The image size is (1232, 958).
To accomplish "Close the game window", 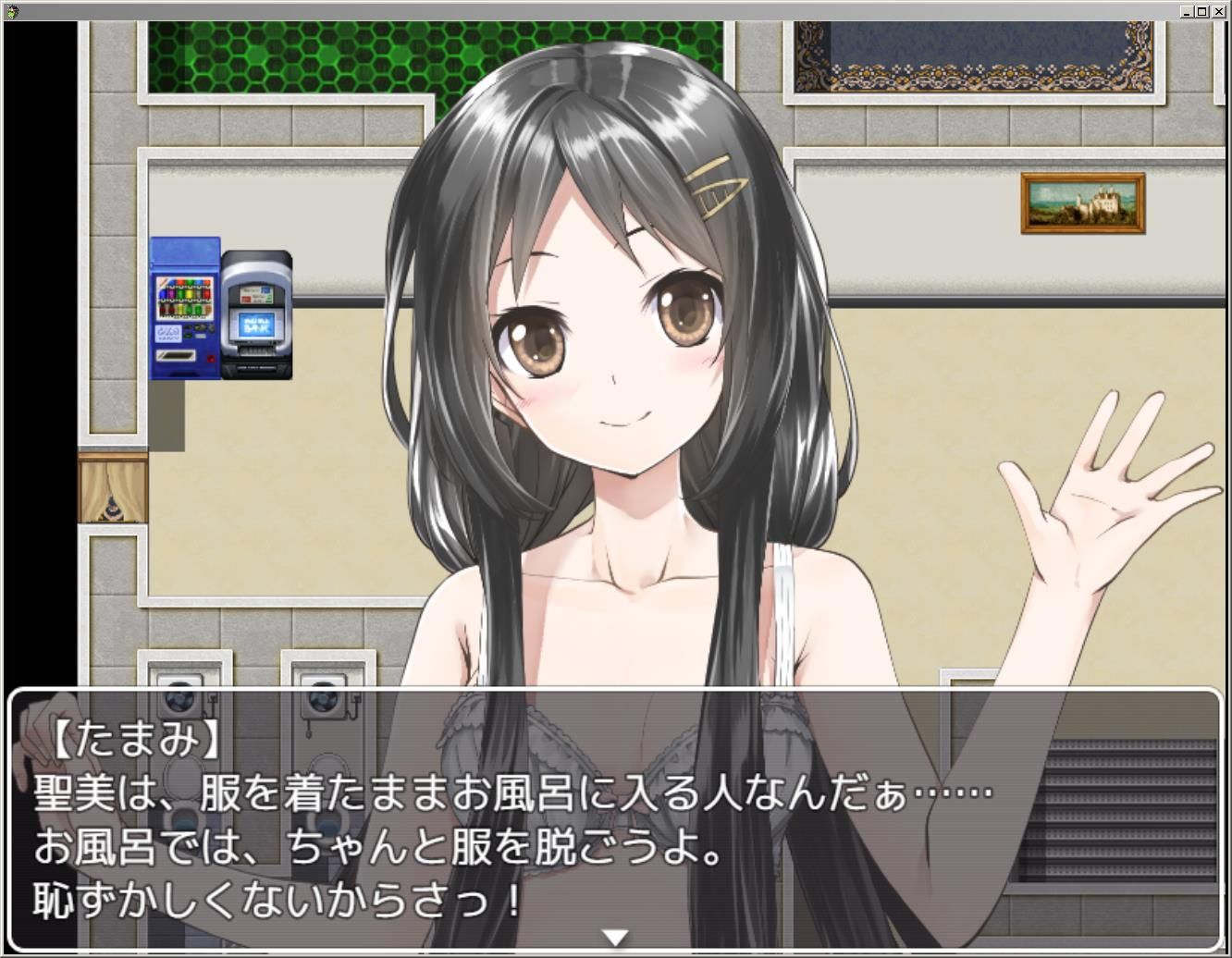I will pyautogui.click(x=1218, y=12).
